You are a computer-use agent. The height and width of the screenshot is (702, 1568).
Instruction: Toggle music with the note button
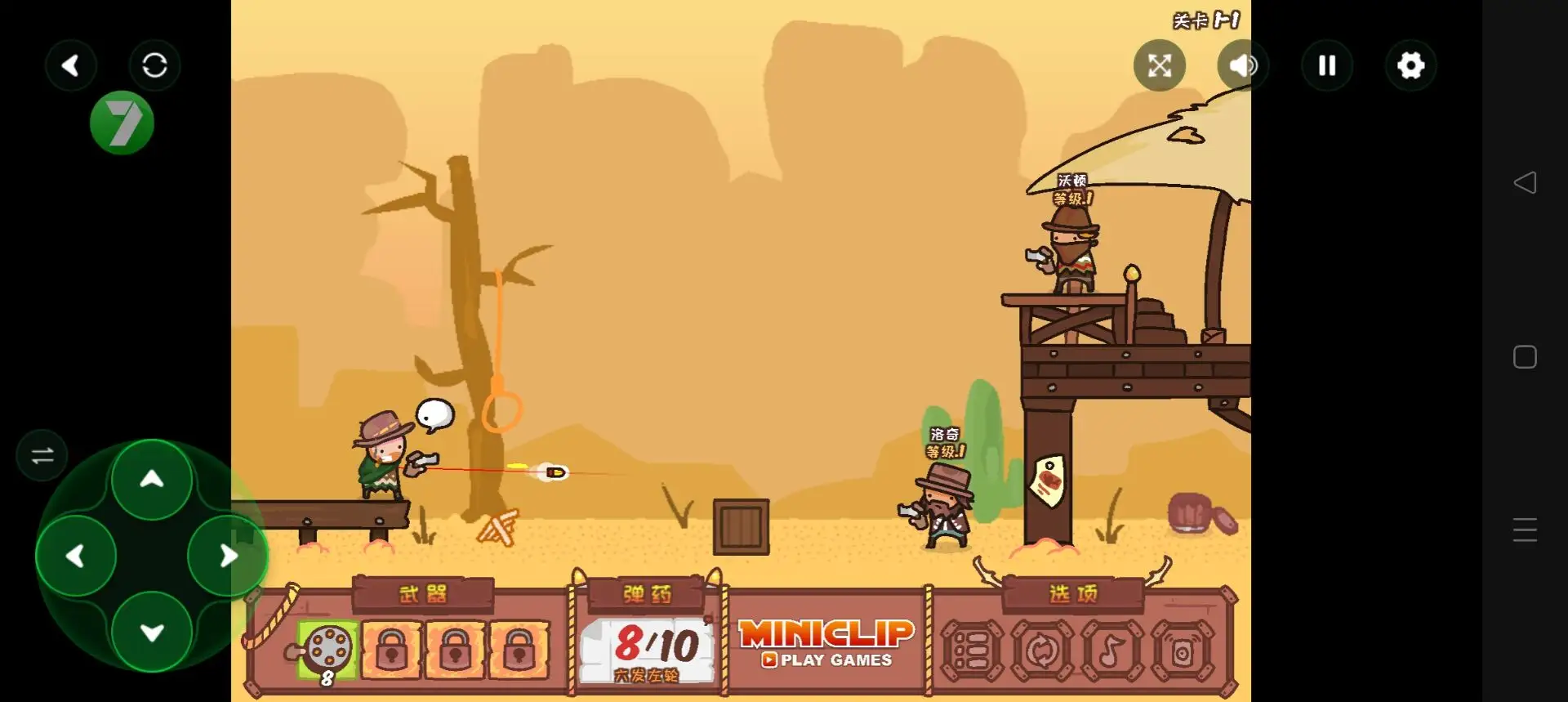(1111, 651)
